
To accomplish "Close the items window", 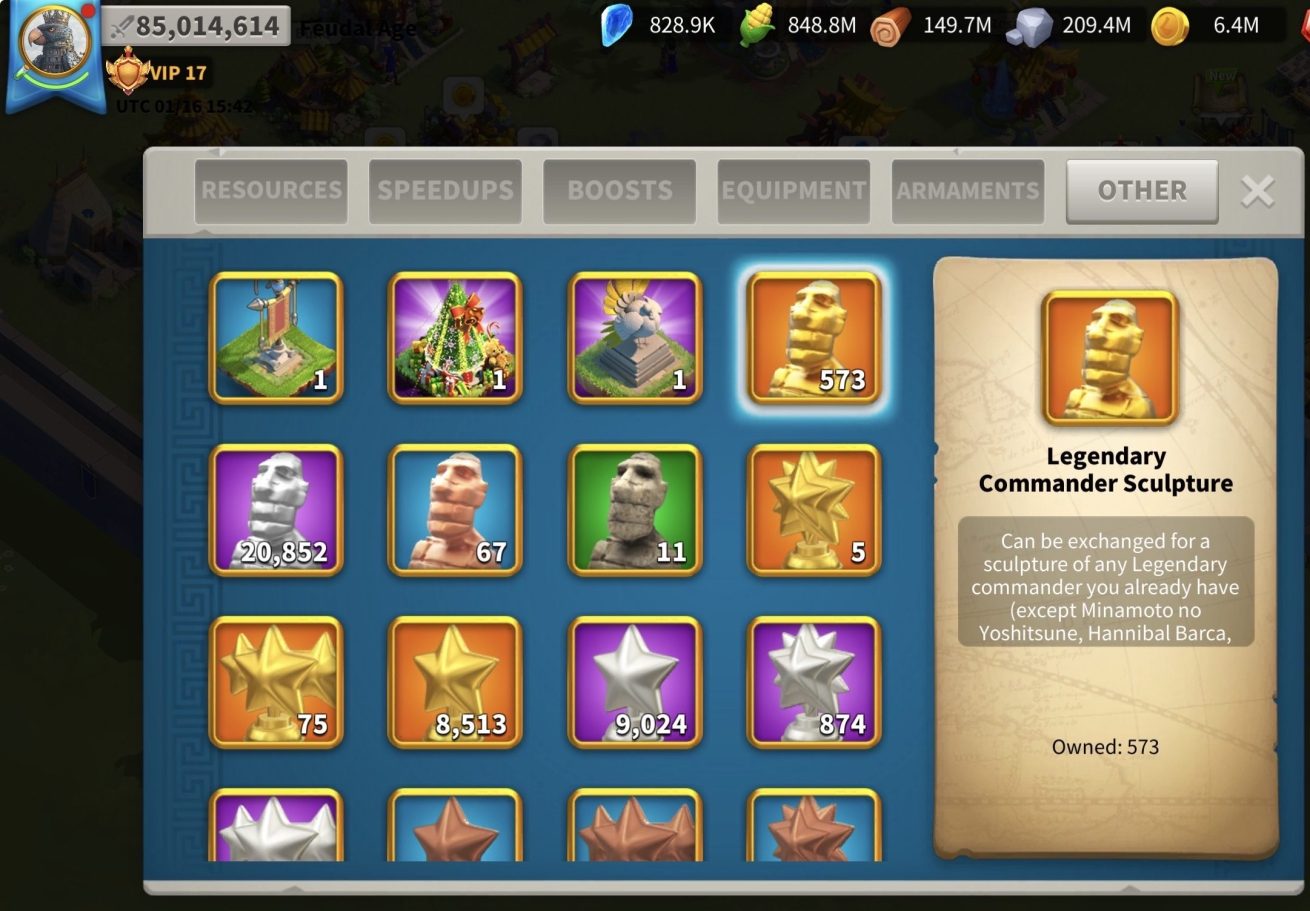I will point(1257,191).
